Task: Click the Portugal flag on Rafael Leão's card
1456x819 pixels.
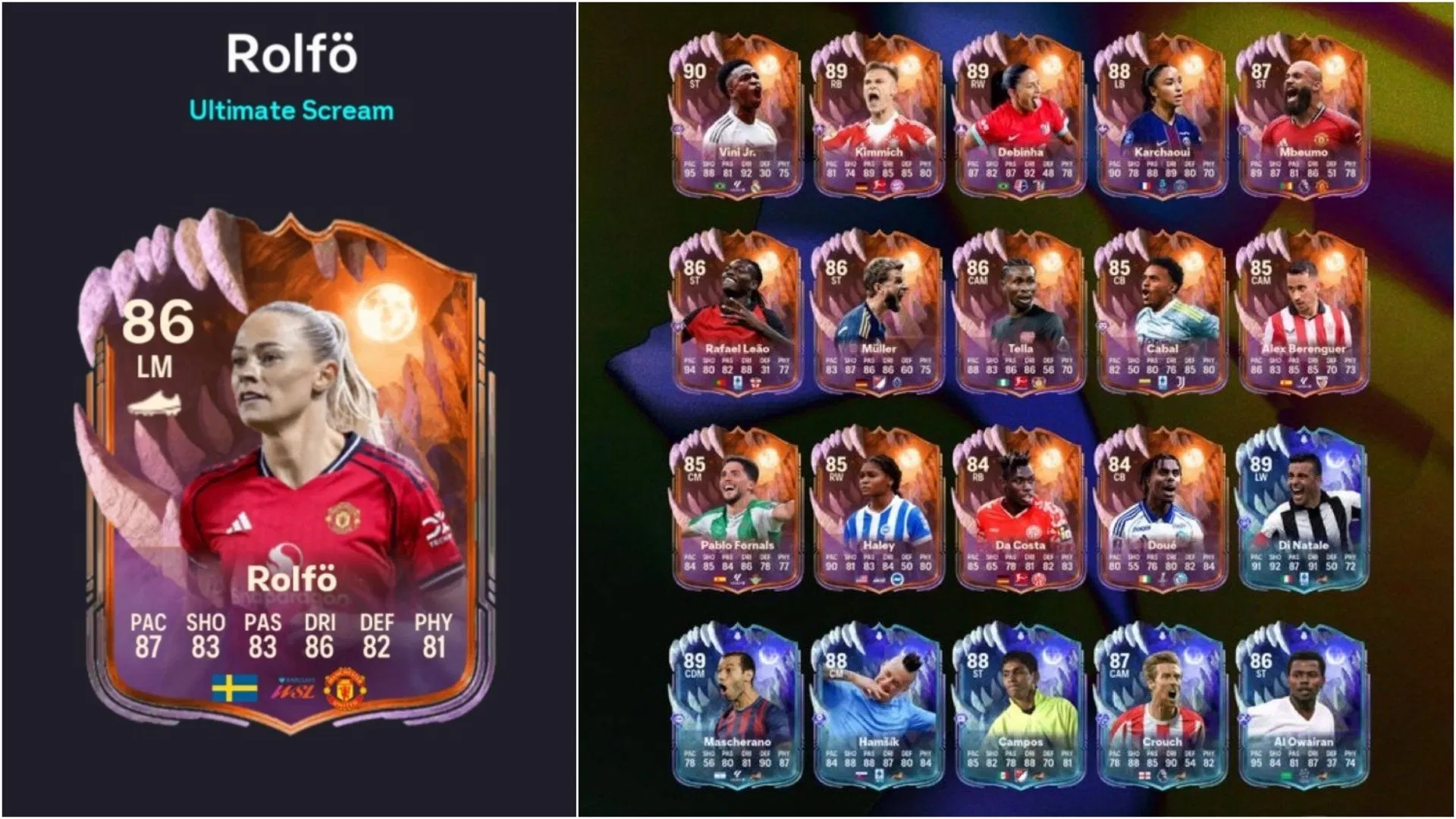Action: point(719,382)
